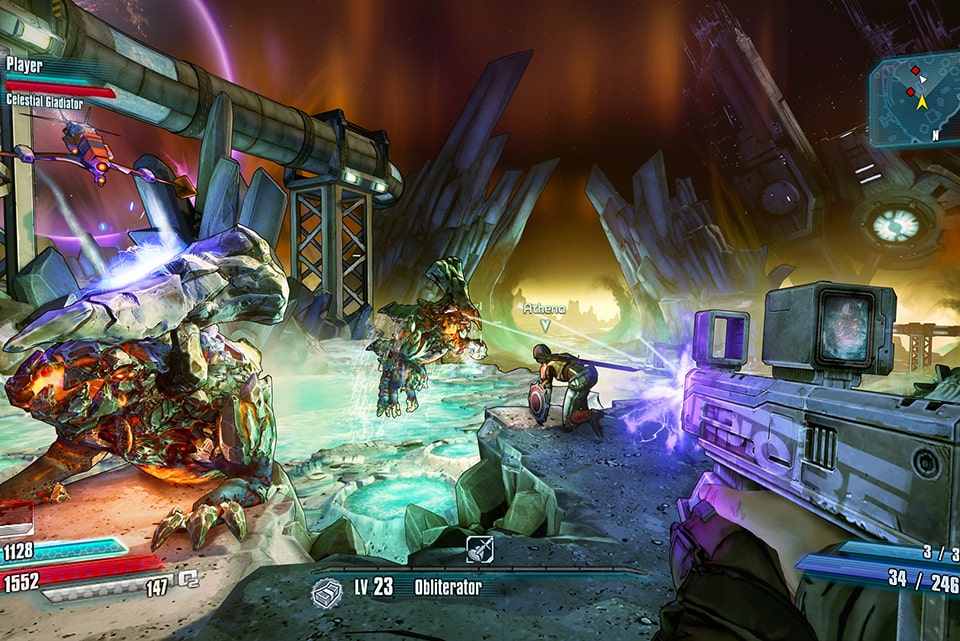The image size is (960, 641).
Task: Open the minimap in the corner
Action: tap(913, 100)
